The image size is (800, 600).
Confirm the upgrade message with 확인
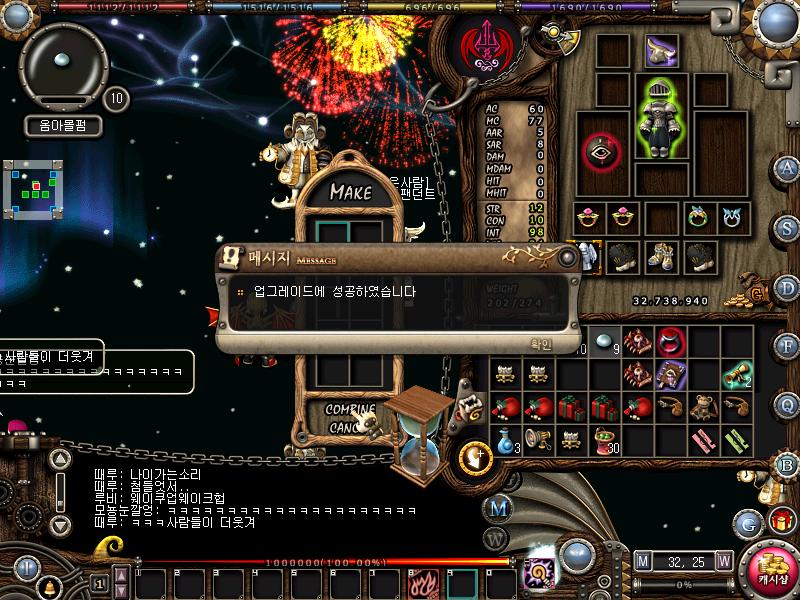[541, 344]
